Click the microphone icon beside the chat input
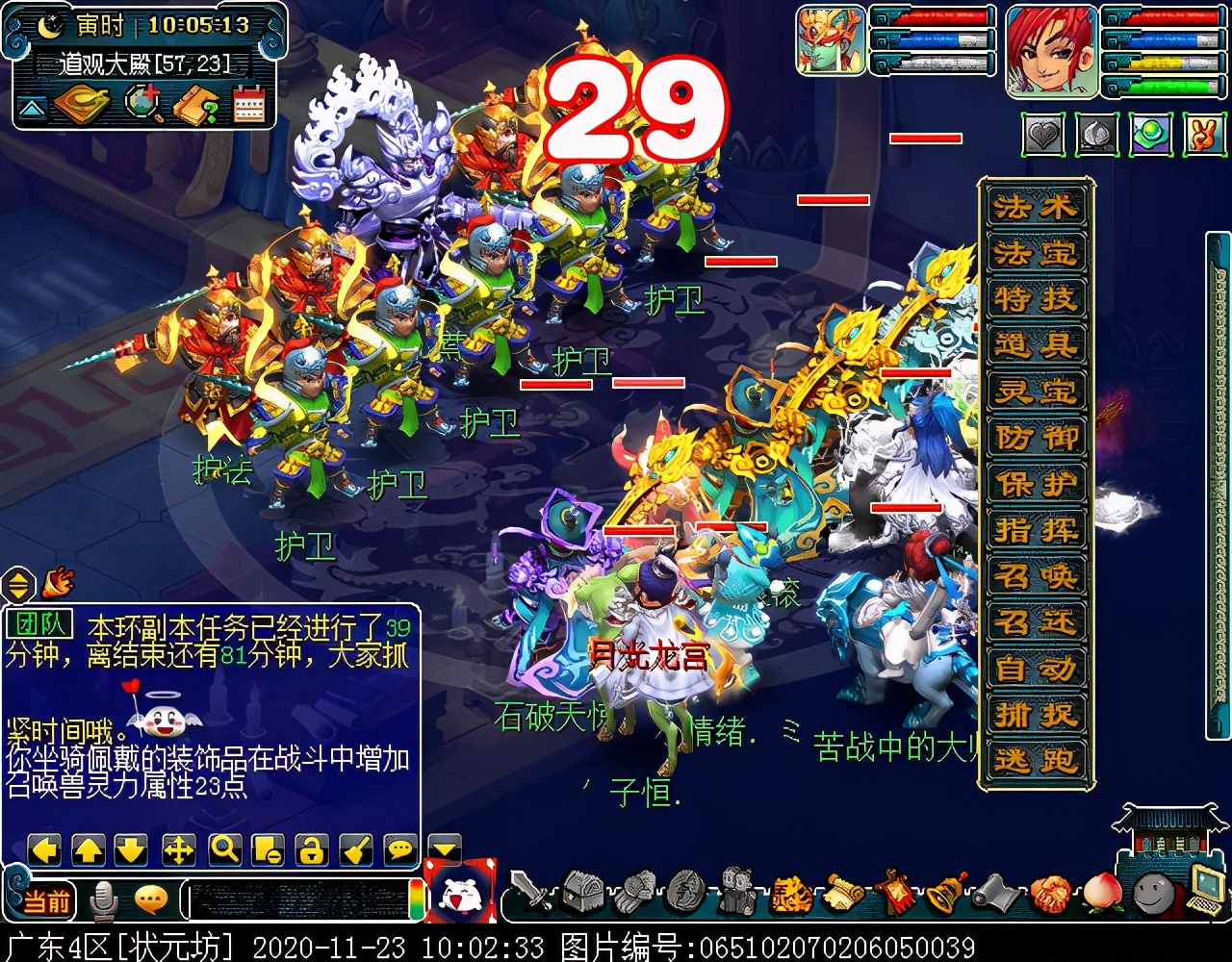The height and width of the screenshot is (962, 1232). [x=103, y=899]
